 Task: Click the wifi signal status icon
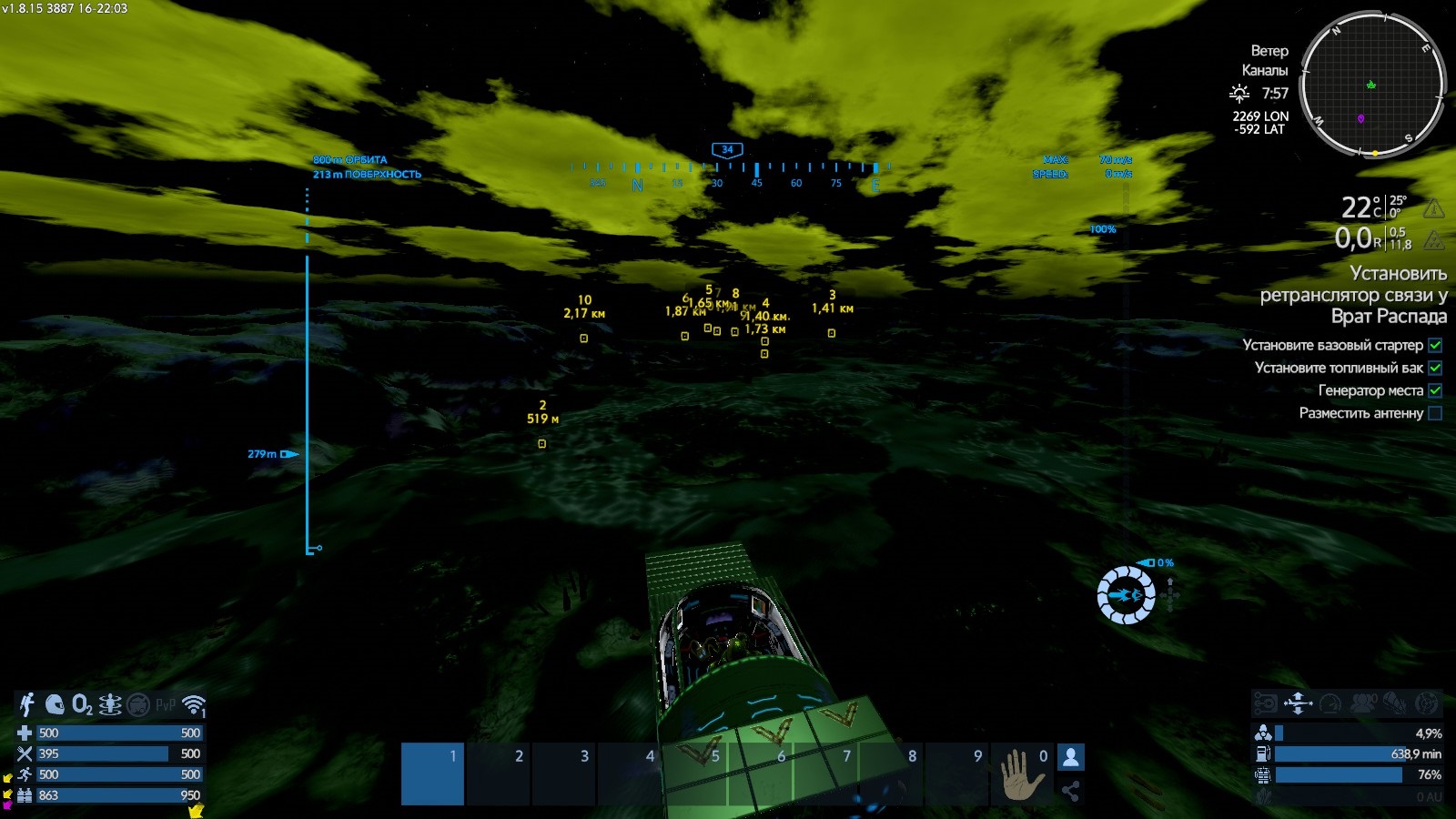[x=194, y=705]
